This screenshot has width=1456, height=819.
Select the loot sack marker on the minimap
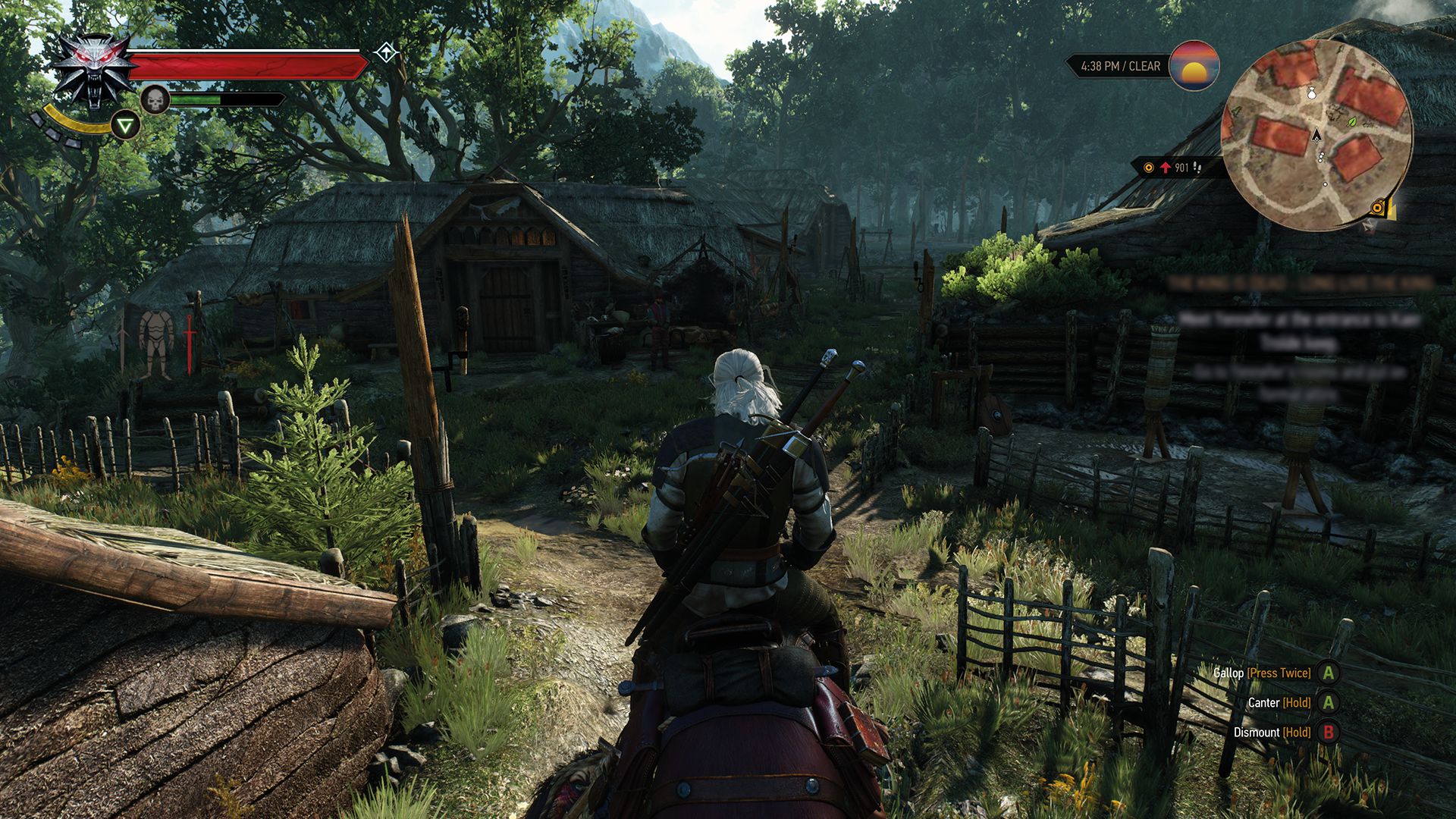point(1312,94)
